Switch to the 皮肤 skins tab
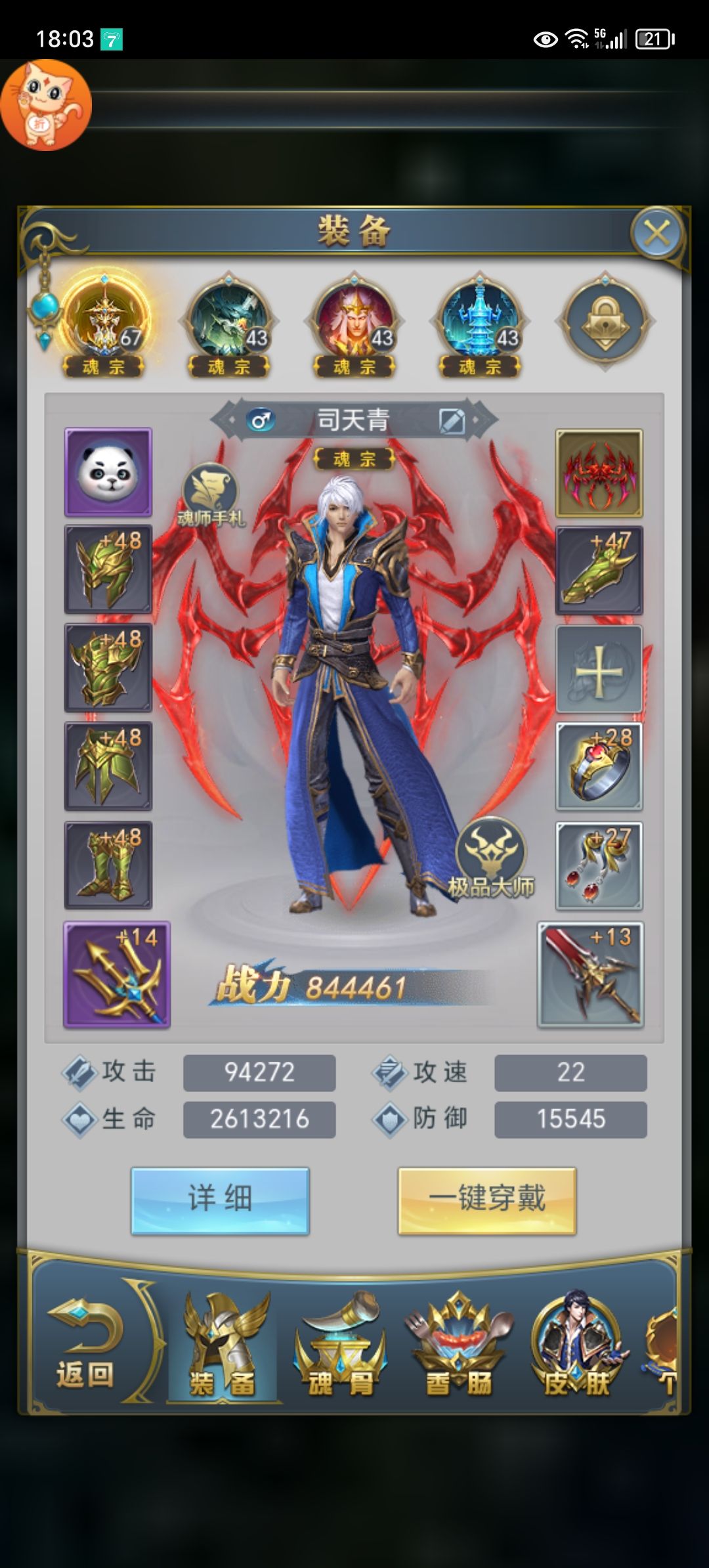 (576, 1347)
